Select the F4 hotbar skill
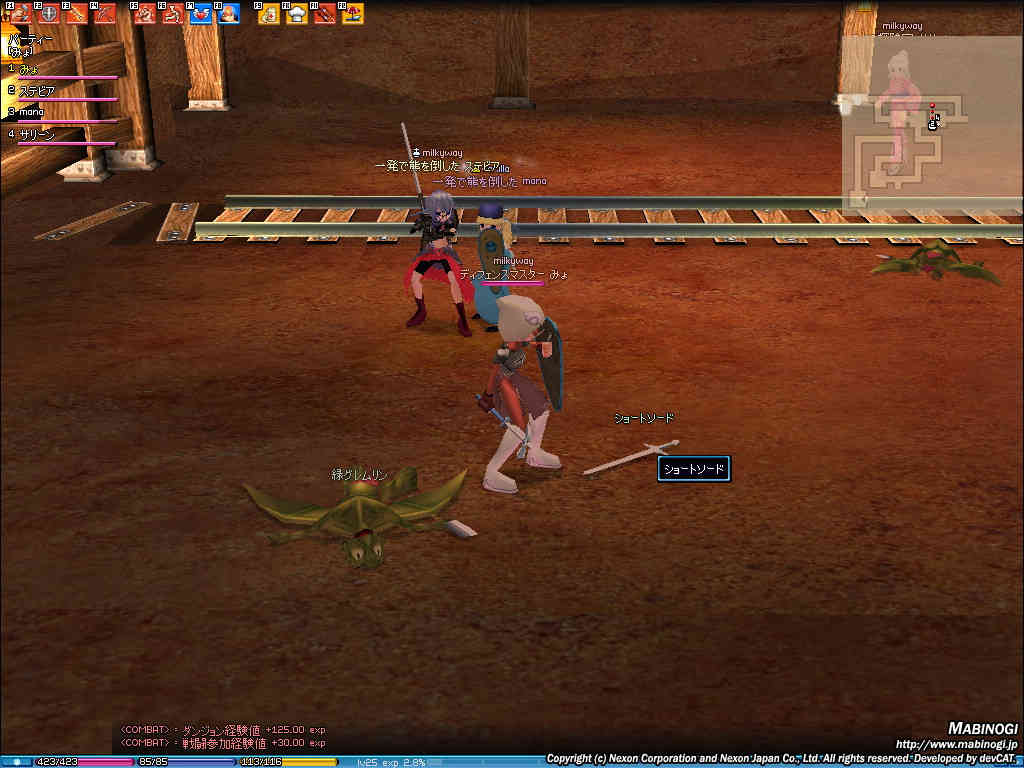1024x768 pixels. (103, 14)
